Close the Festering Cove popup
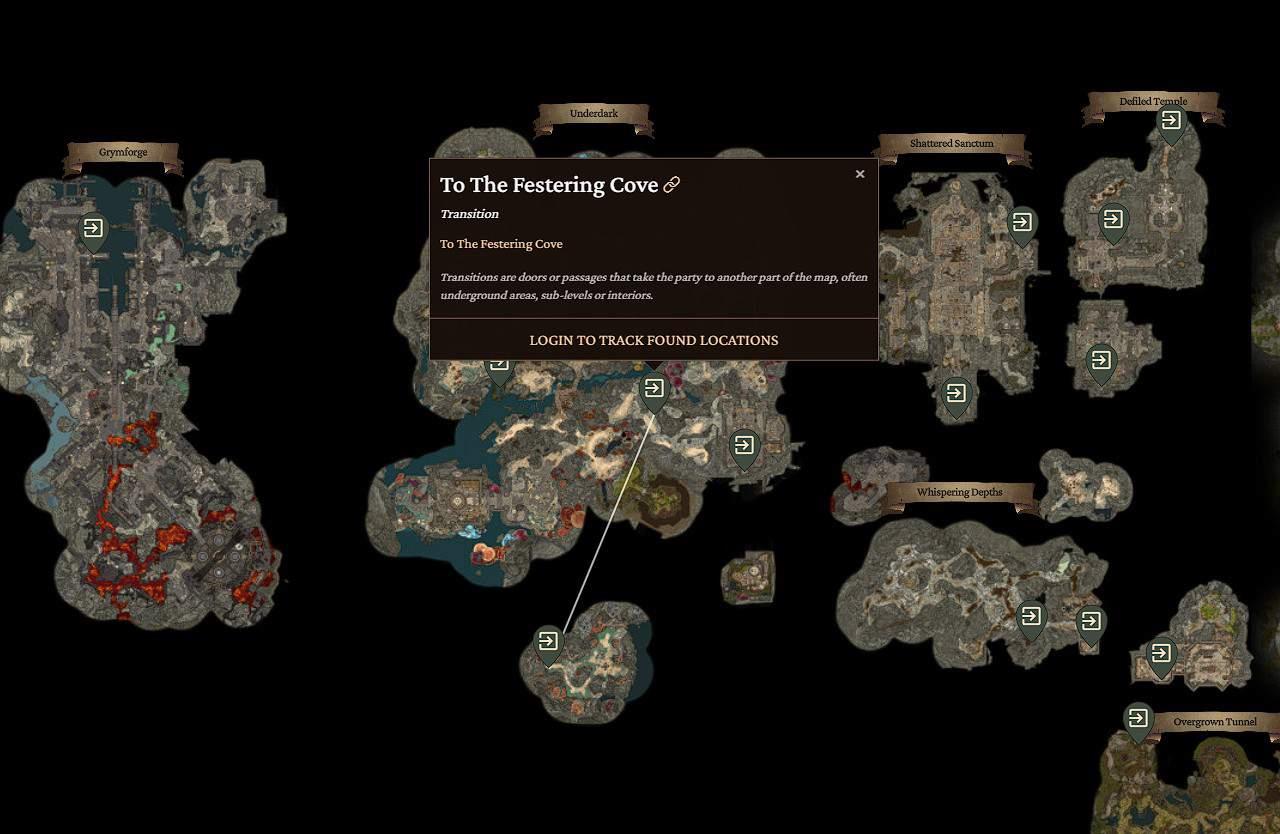 [859, 174]
